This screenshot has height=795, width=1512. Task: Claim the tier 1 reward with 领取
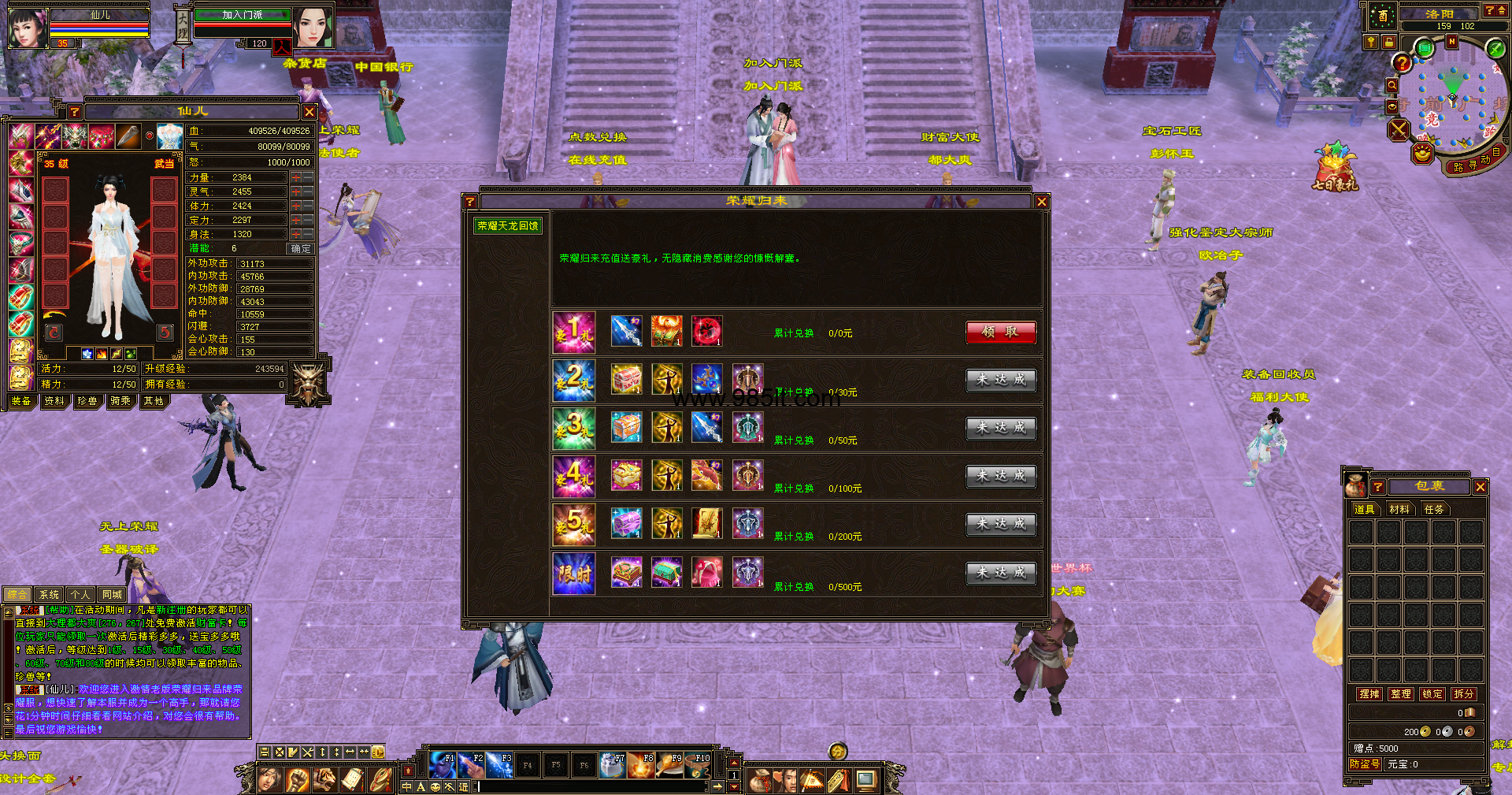pos(1000,332)
